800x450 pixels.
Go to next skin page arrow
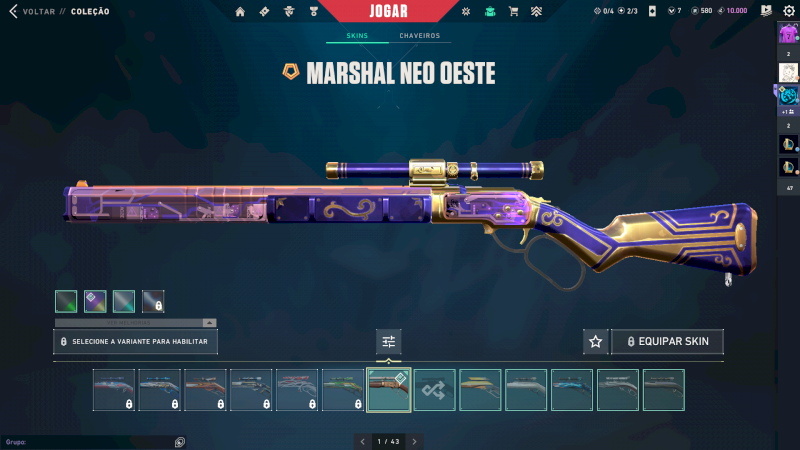coord(414,441)
